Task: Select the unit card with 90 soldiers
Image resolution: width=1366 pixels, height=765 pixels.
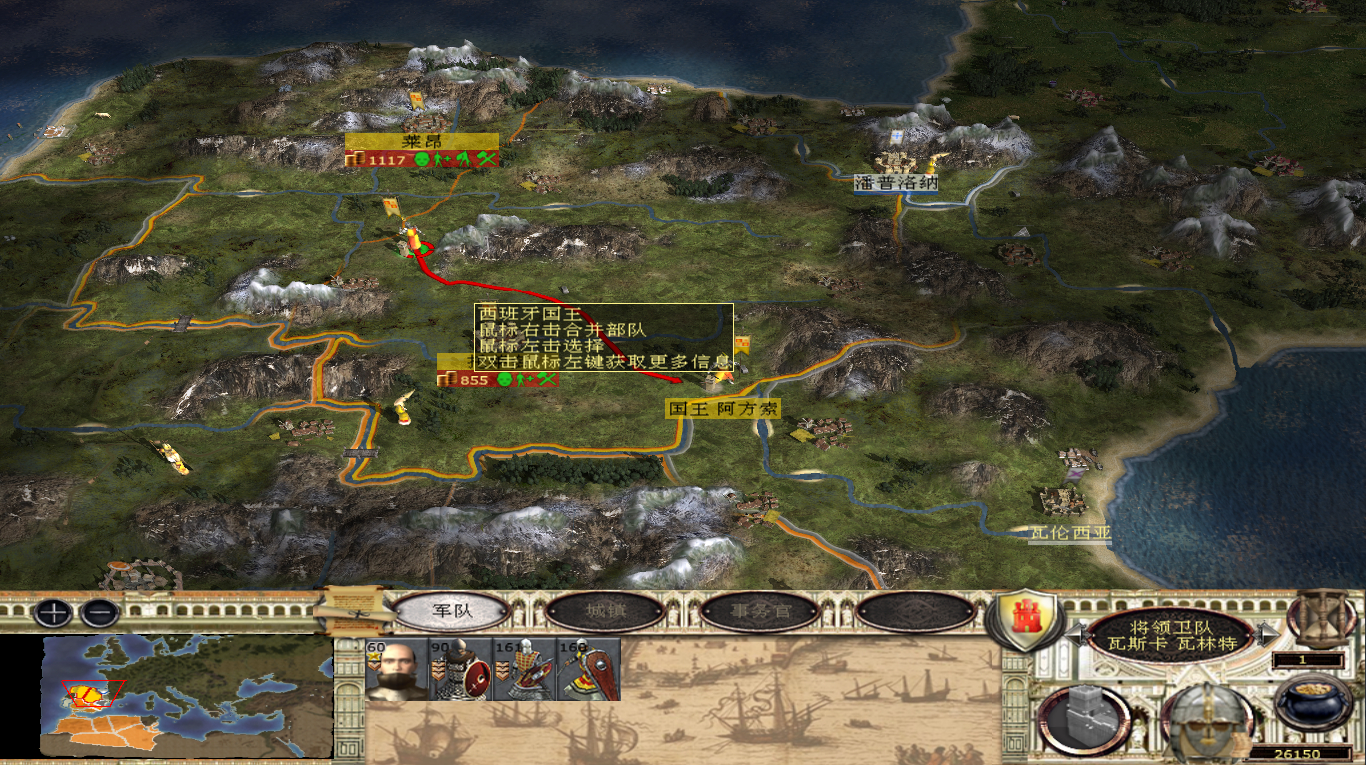Action: [x=461, y=669]
